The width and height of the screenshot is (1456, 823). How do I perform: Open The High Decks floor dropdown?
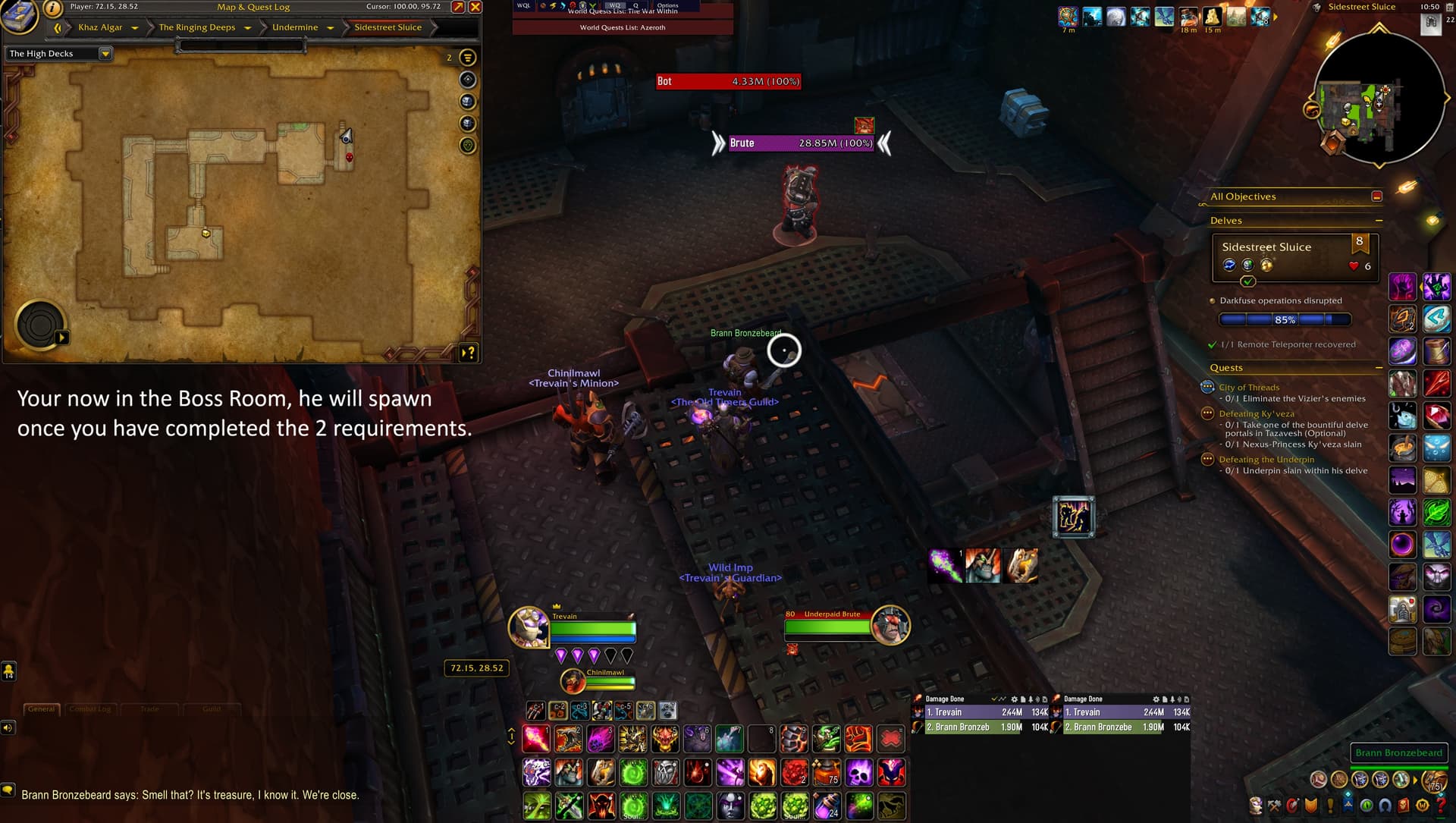click(59, 54)
